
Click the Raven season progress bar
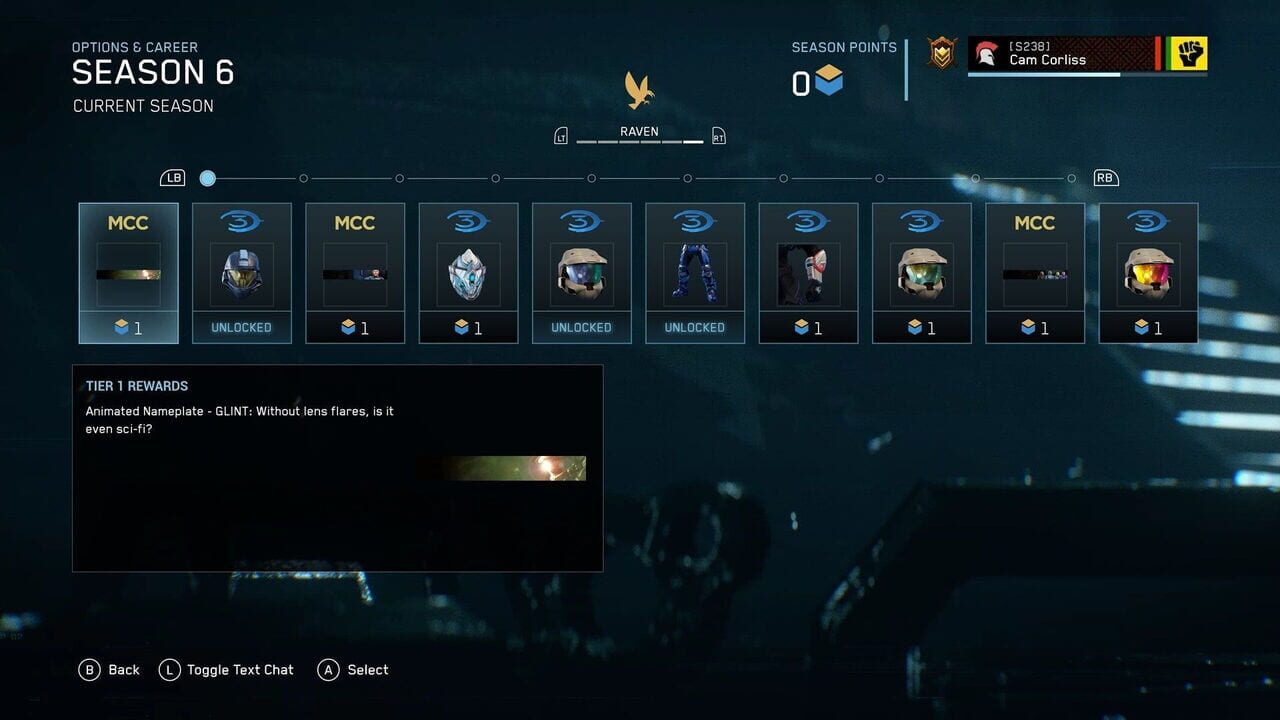pos(638,140)
